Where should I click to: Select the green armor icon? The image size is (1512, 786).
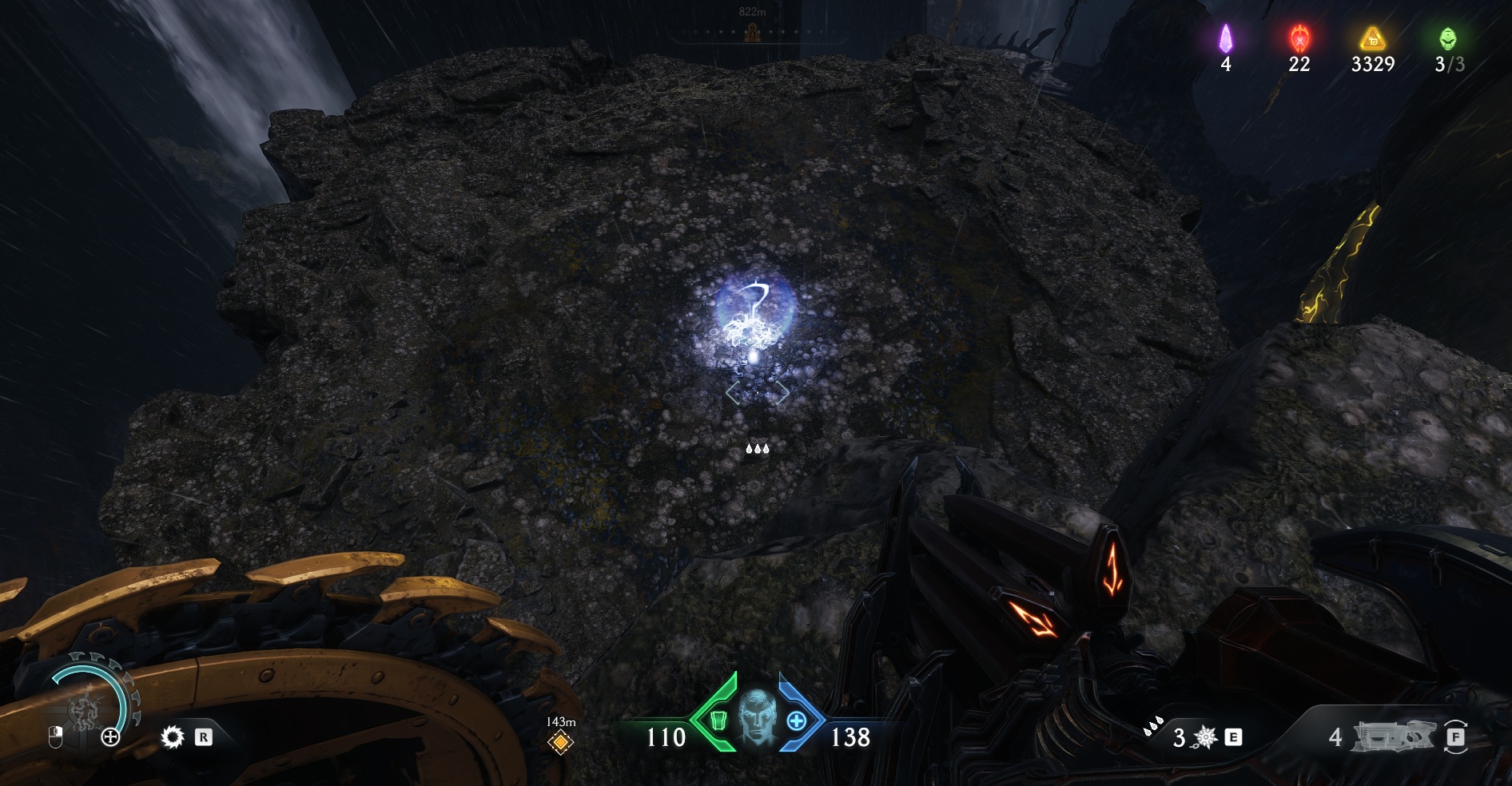click(718, 721)
